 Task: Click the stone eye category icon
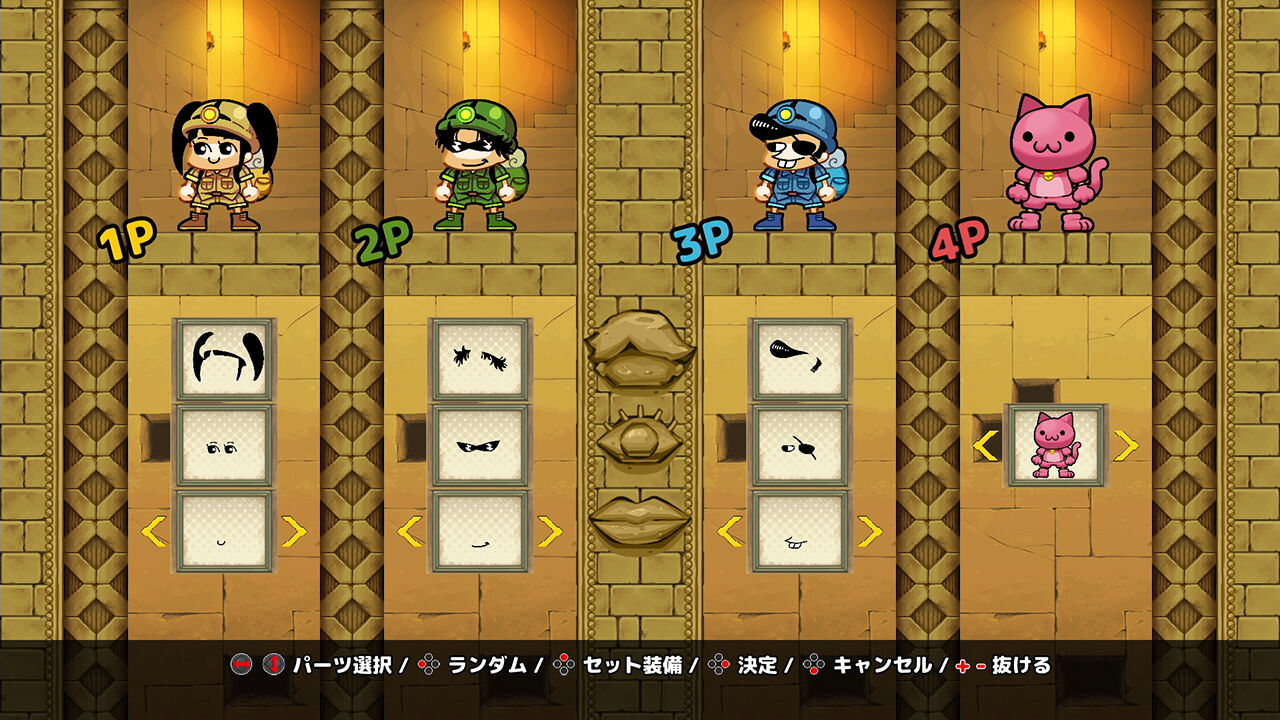tap(640, 438)
